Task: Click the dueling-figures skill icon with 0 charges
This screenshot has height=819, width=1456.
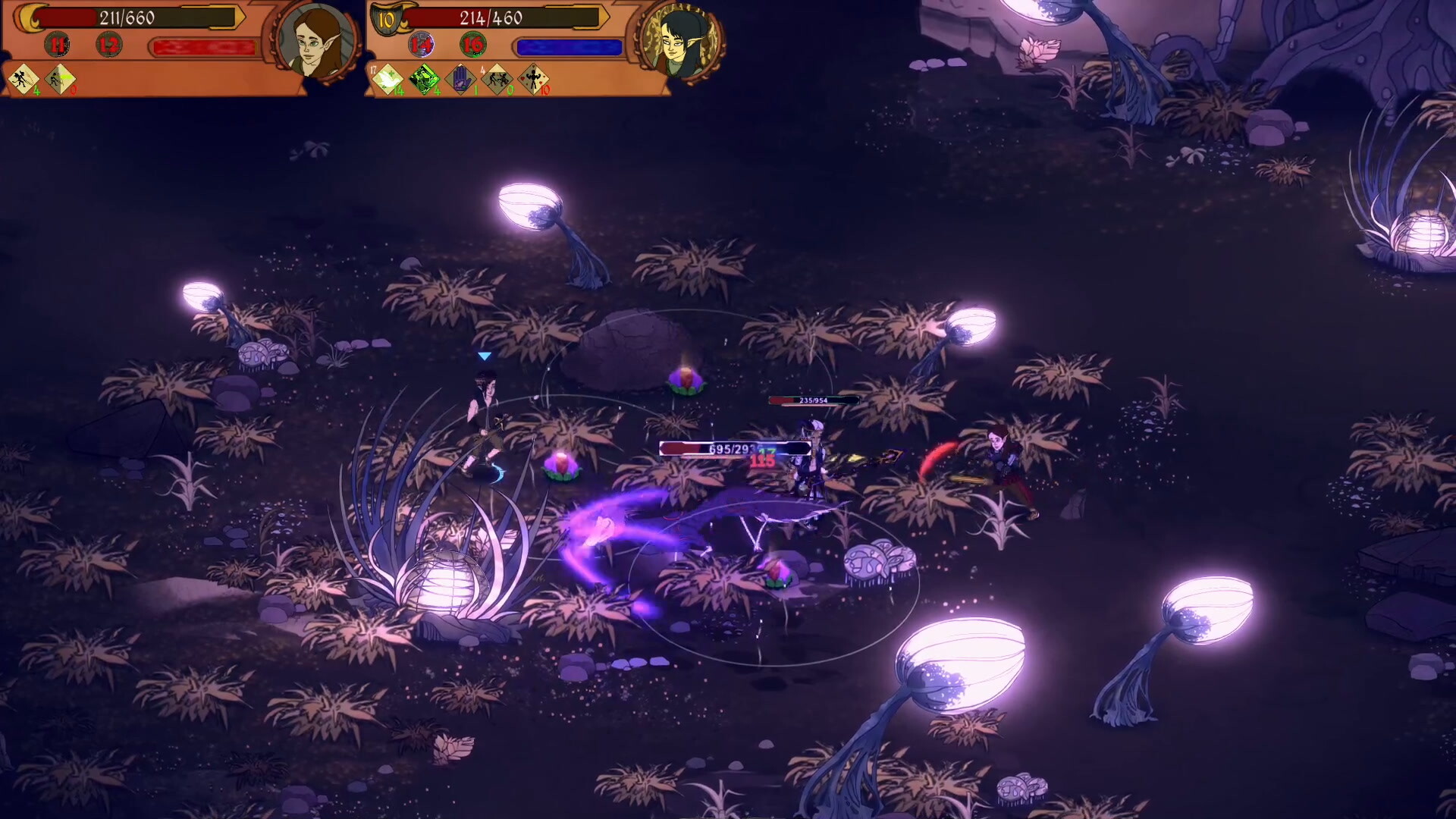Action: tap(497, 79)
